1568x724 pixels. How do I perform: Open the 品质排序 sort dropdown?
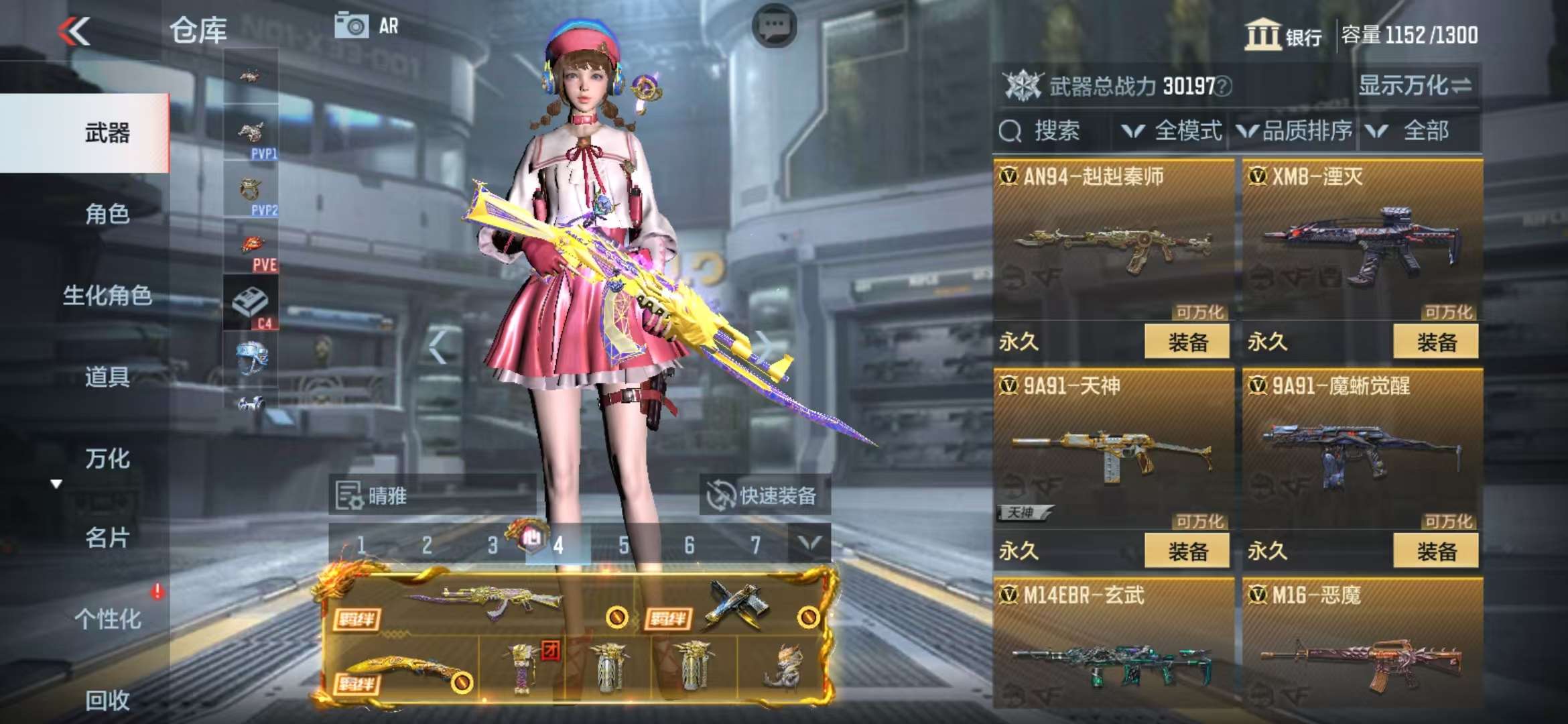pos(1295,131)
